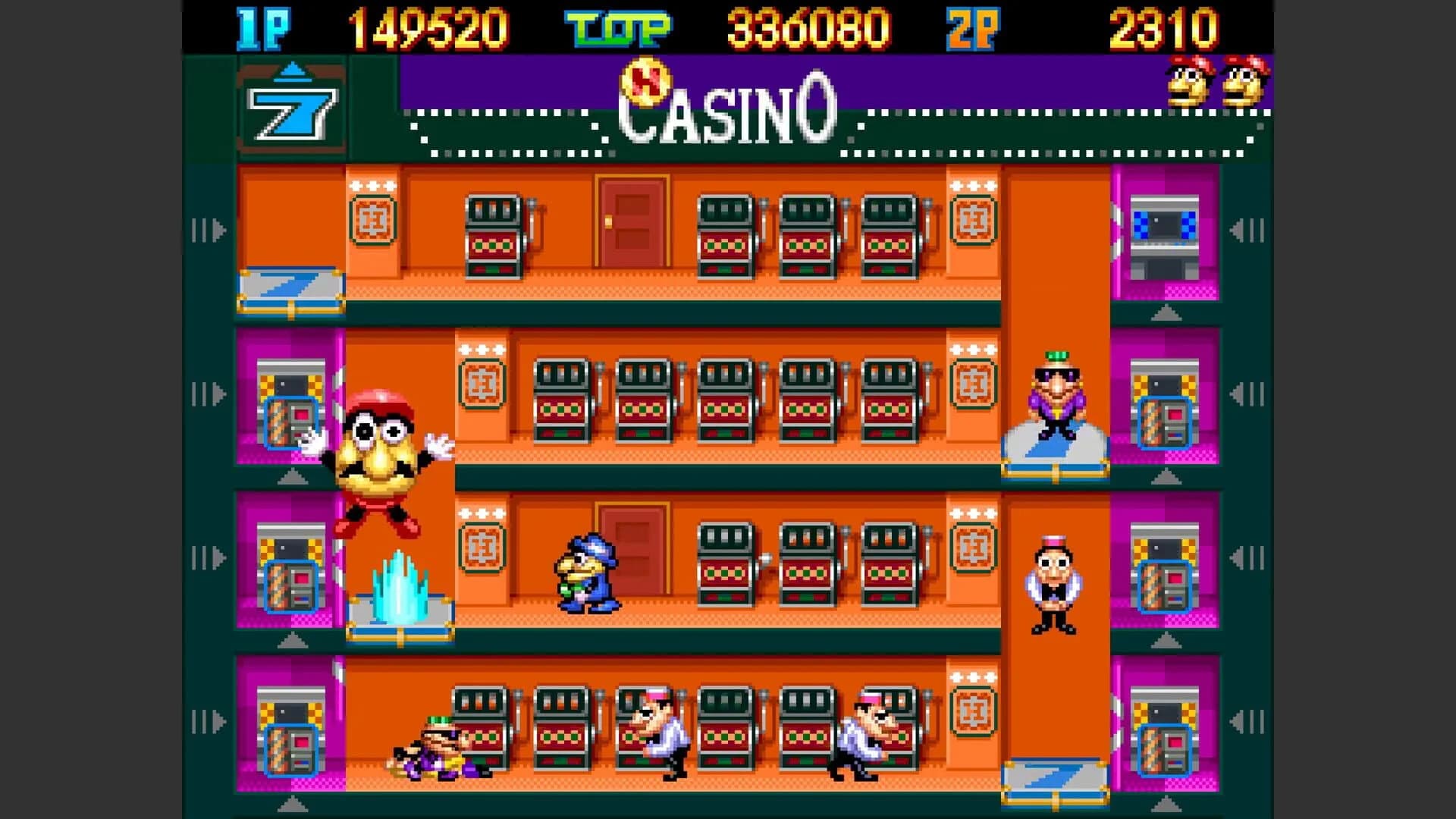Click the gray up-arrow triangle above the 7 sign
Image resolution: width=1456 pixels, height=819 pixels.
(x=292, y=68)
